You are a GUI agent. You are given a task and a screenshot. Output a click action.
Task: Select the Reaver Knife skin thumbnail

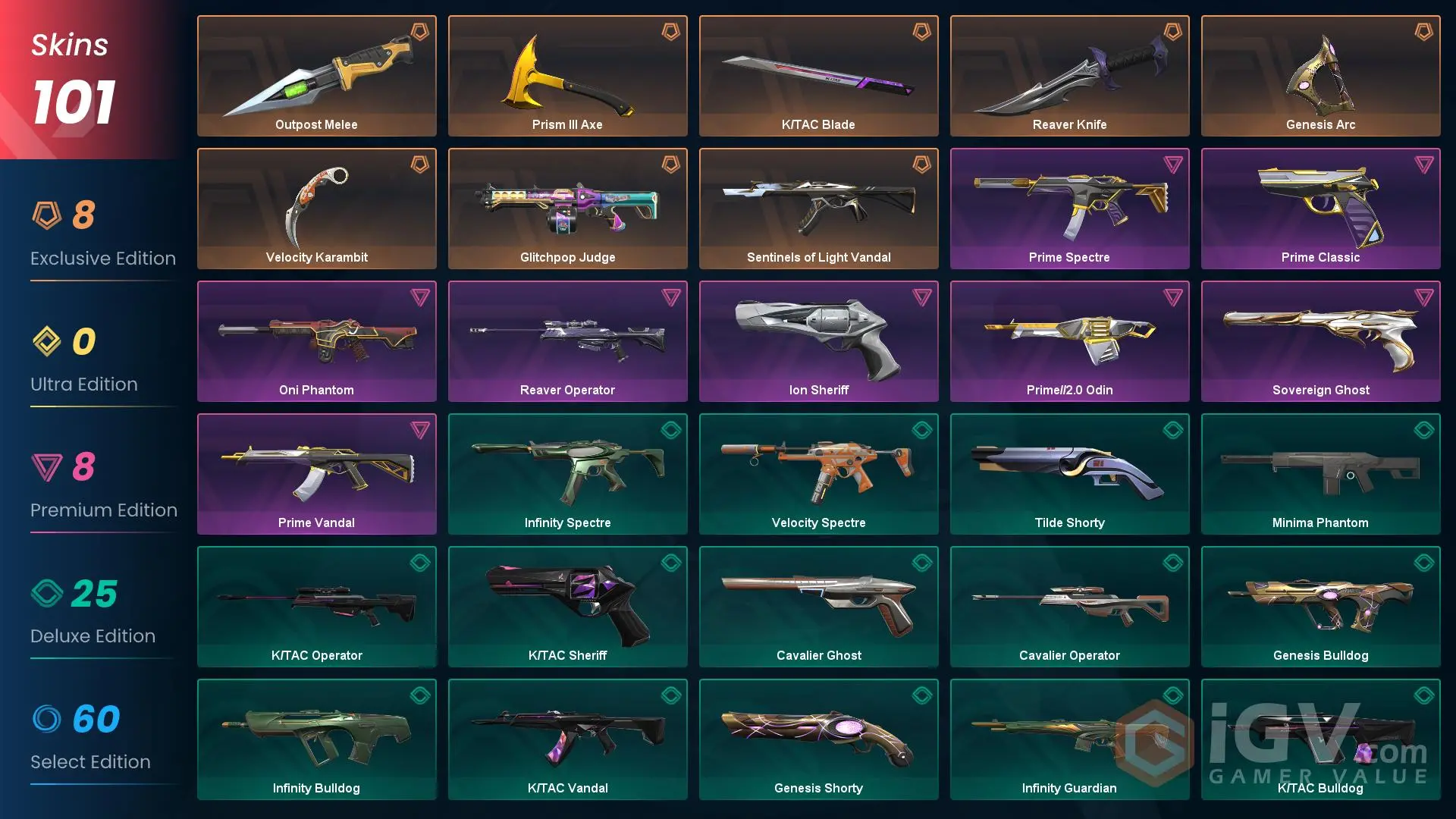(1069, 72)
